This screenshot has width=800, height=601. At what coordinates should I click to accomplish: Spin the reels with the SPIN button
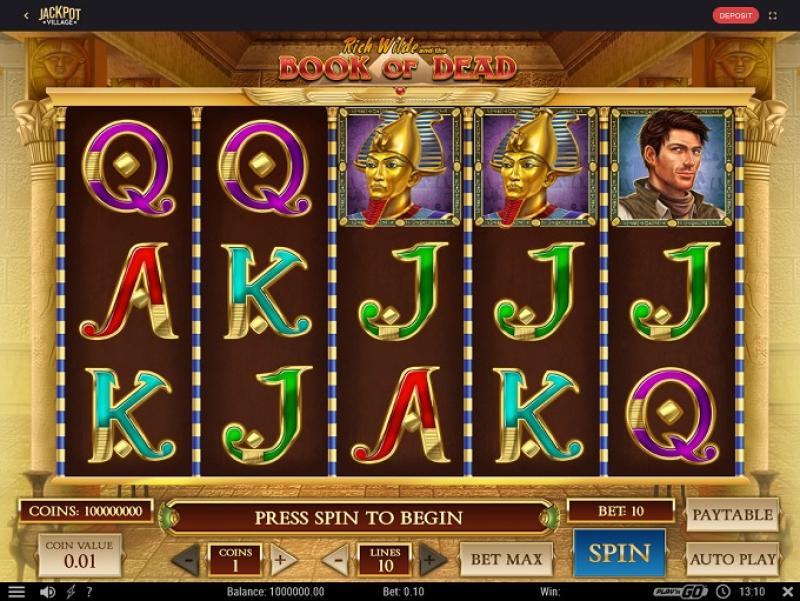tap(619, 553)
